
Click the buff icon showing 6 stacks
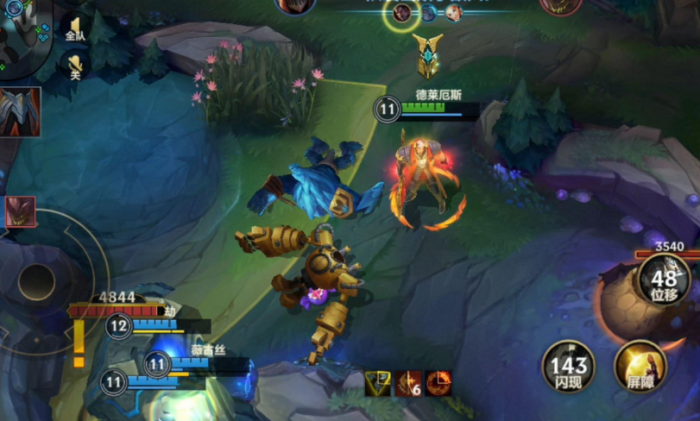pyautogui.click(x=408, y=382)
